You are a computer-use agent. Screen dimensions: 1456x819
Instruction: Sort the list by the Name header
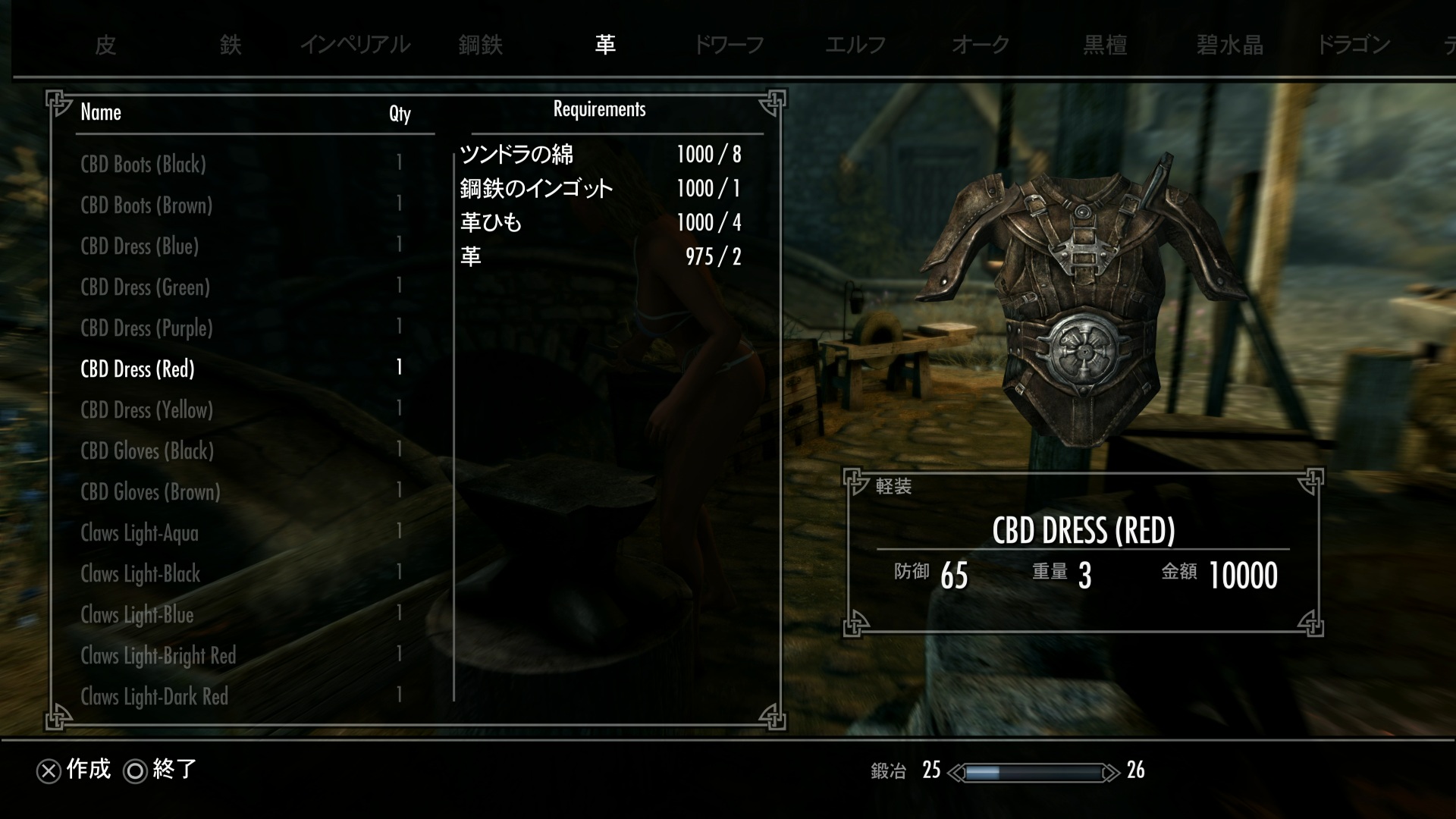click(101, 113)
